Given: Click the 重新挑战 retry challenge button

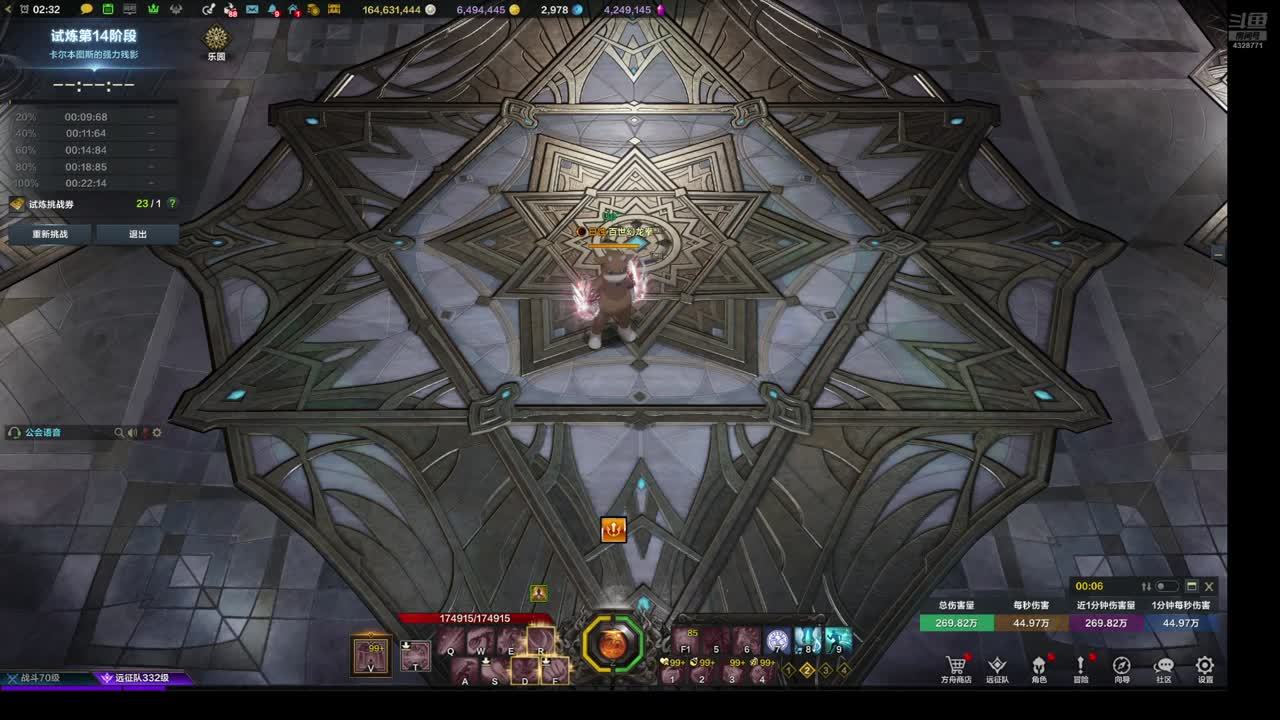Looking at the screenshot, I should point(49,234).
